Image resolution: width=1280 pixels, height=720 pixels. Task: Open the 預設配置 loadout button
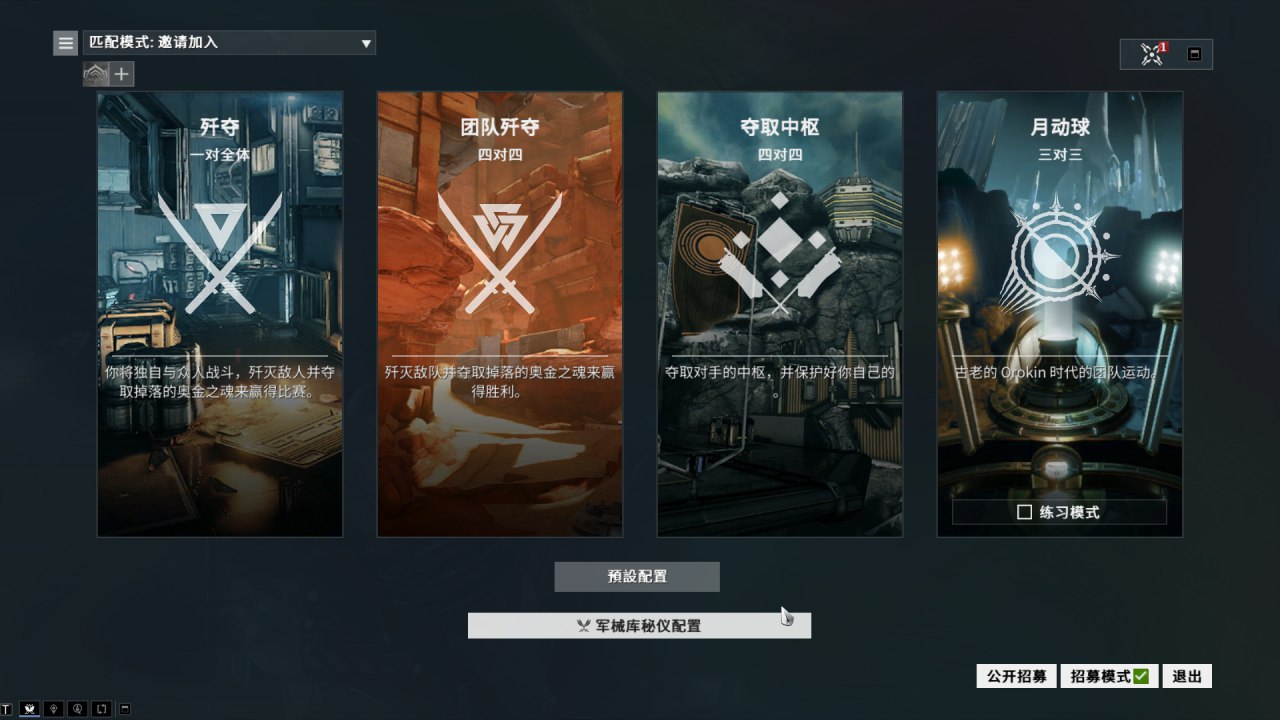(637, 577)
